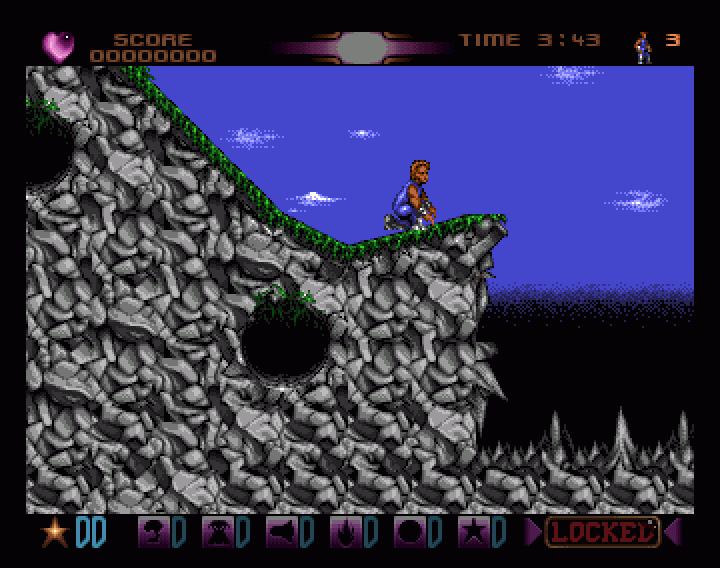
Task: Select the orange star weapon icon
Action: tap(54, 532)
